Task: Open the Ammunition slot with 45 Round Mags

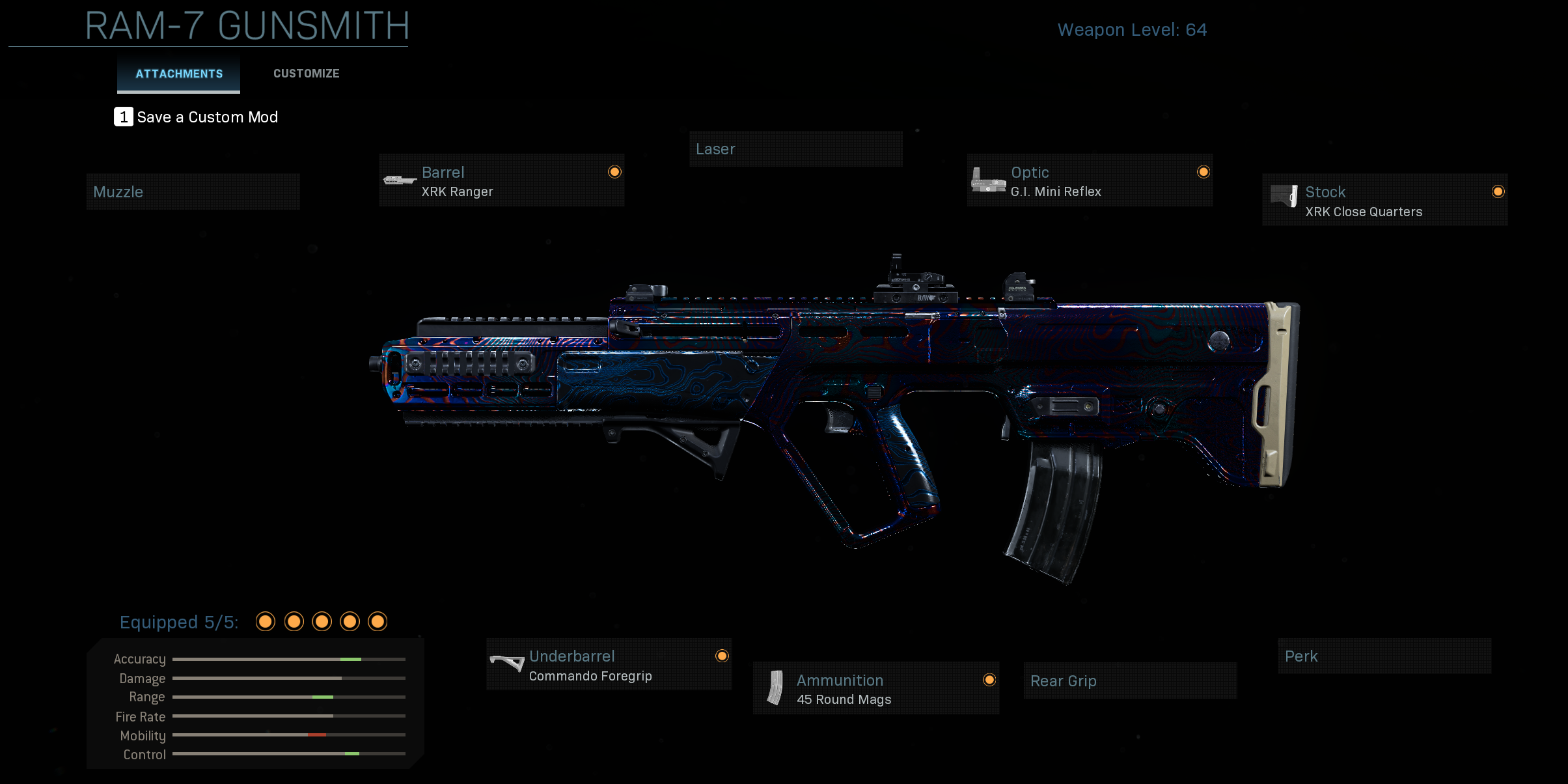Action: (x=875, y=689)
